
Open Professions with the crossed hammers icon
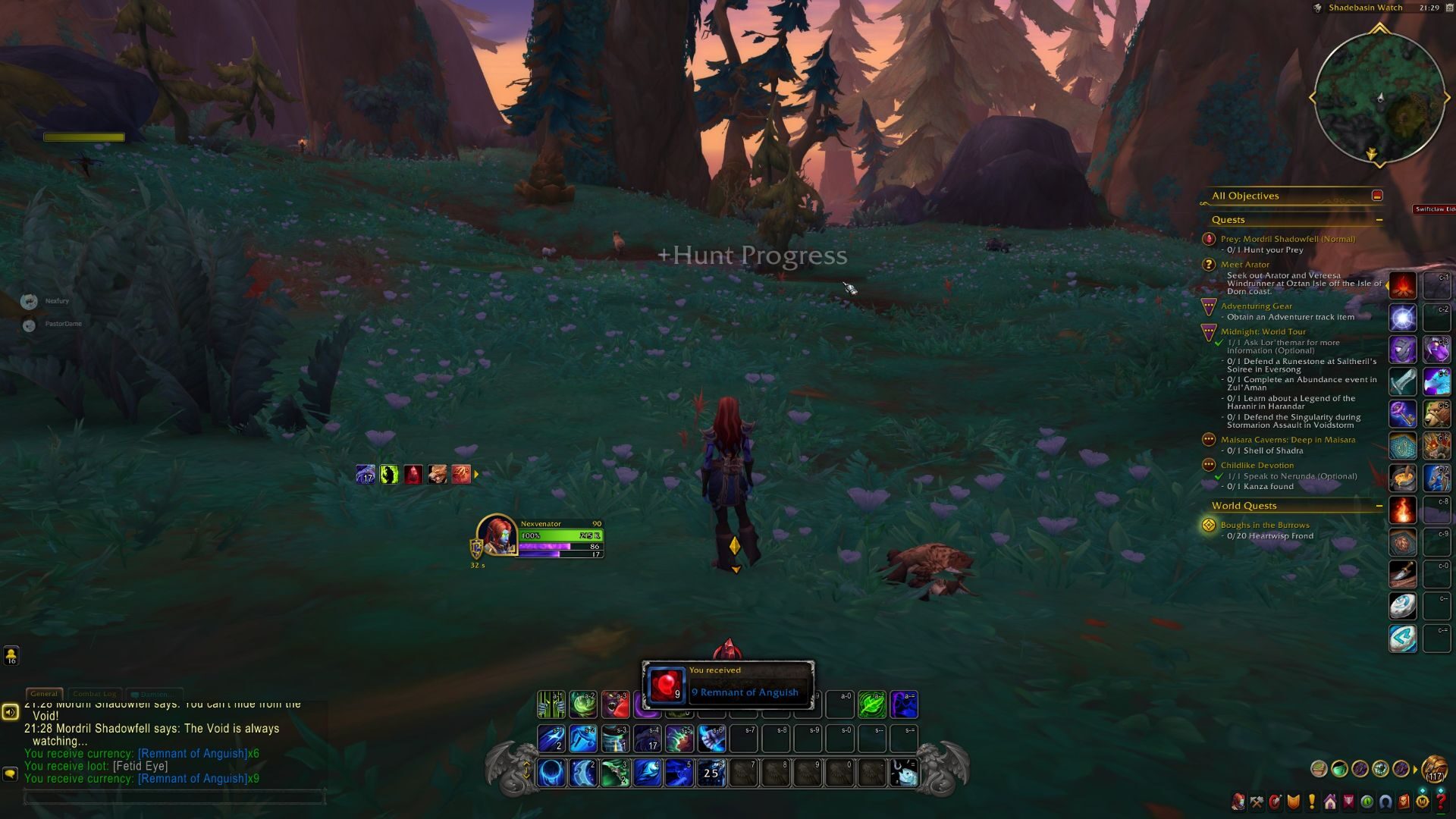[x=1257, y=802]
